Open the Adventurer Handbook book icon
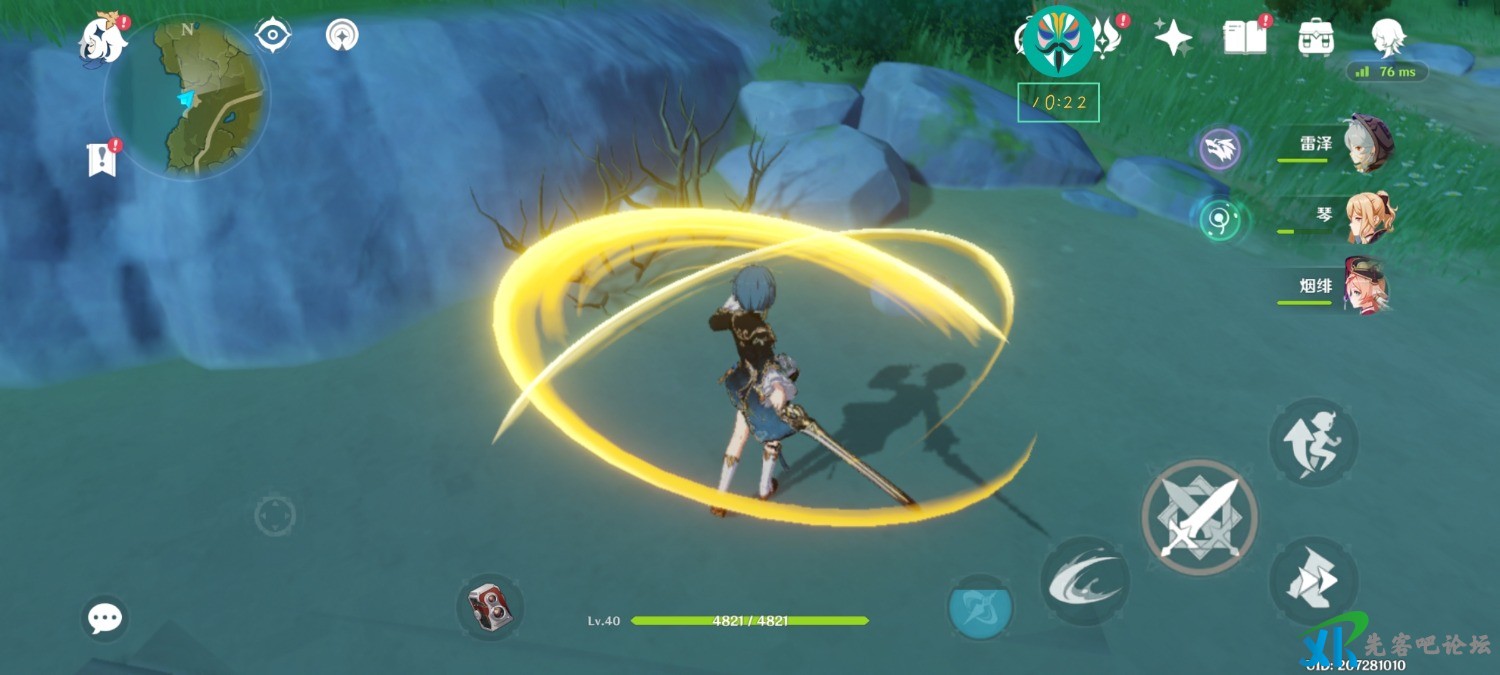 click(1245, 38)
